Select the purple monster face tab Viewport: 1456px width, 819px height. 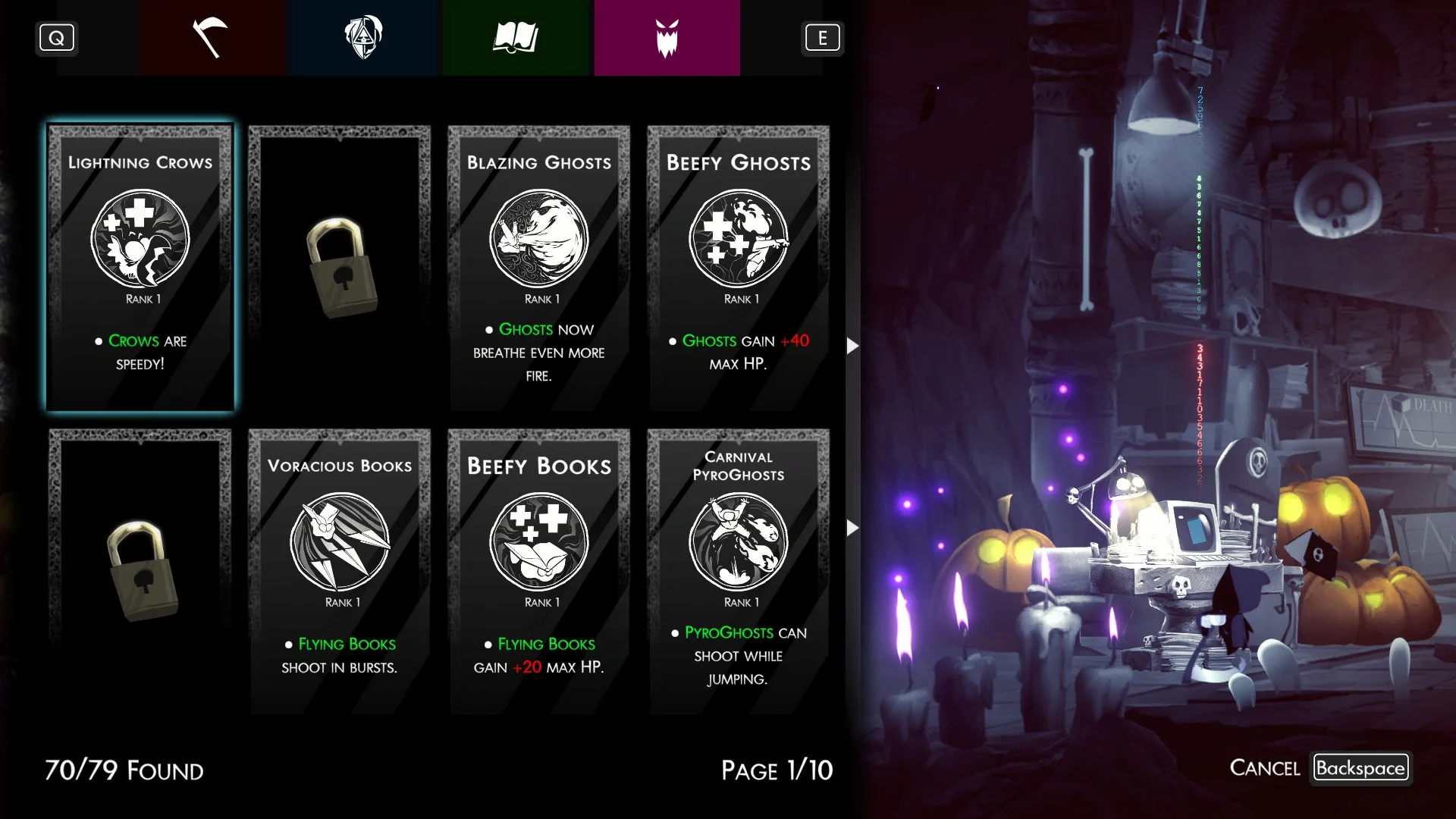(x=667, y=38)
